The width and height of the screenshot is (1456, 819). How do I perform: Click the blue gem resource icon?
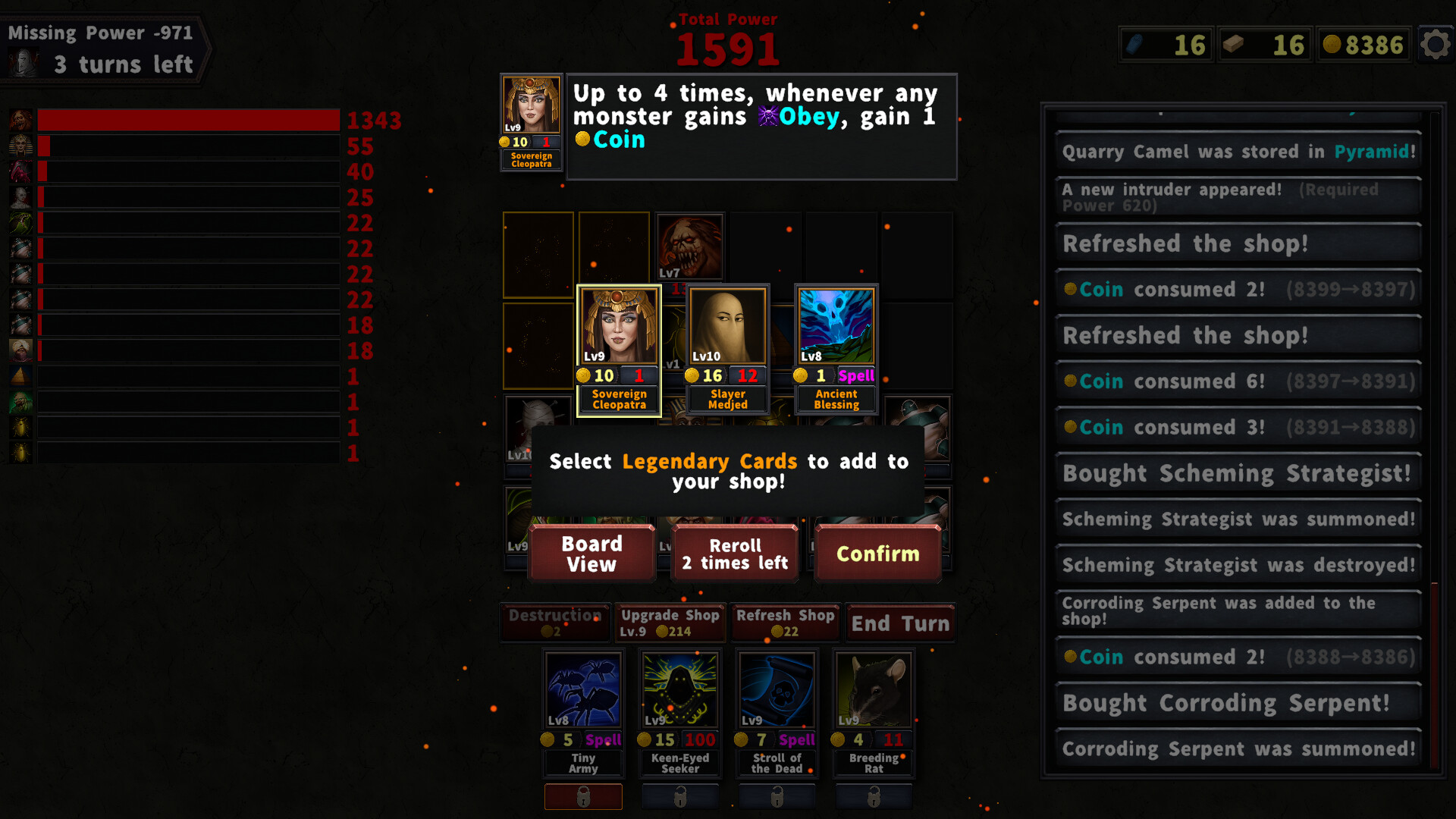point(1134,45)
